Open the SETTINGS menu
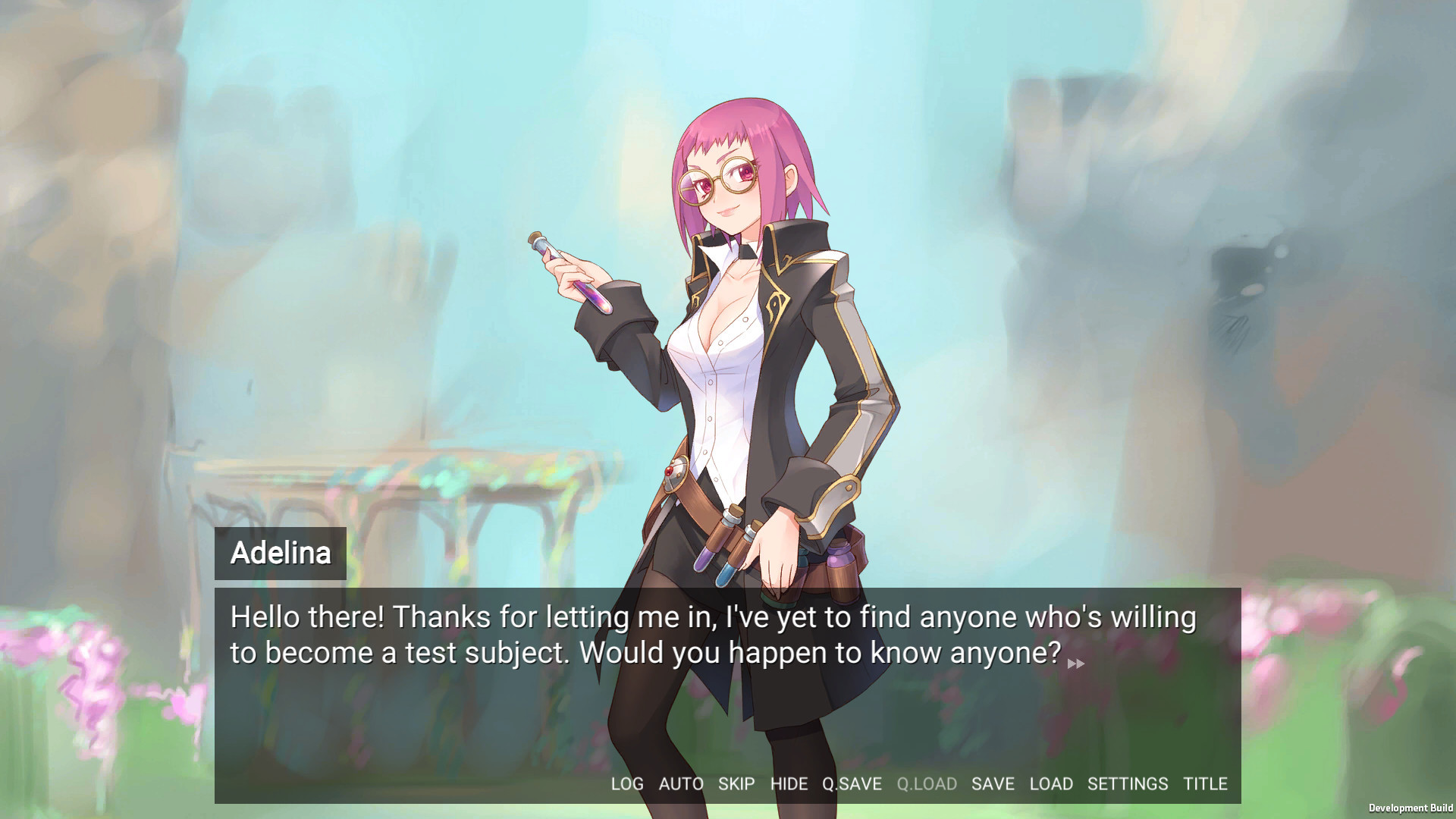 tap(1128, 784)
